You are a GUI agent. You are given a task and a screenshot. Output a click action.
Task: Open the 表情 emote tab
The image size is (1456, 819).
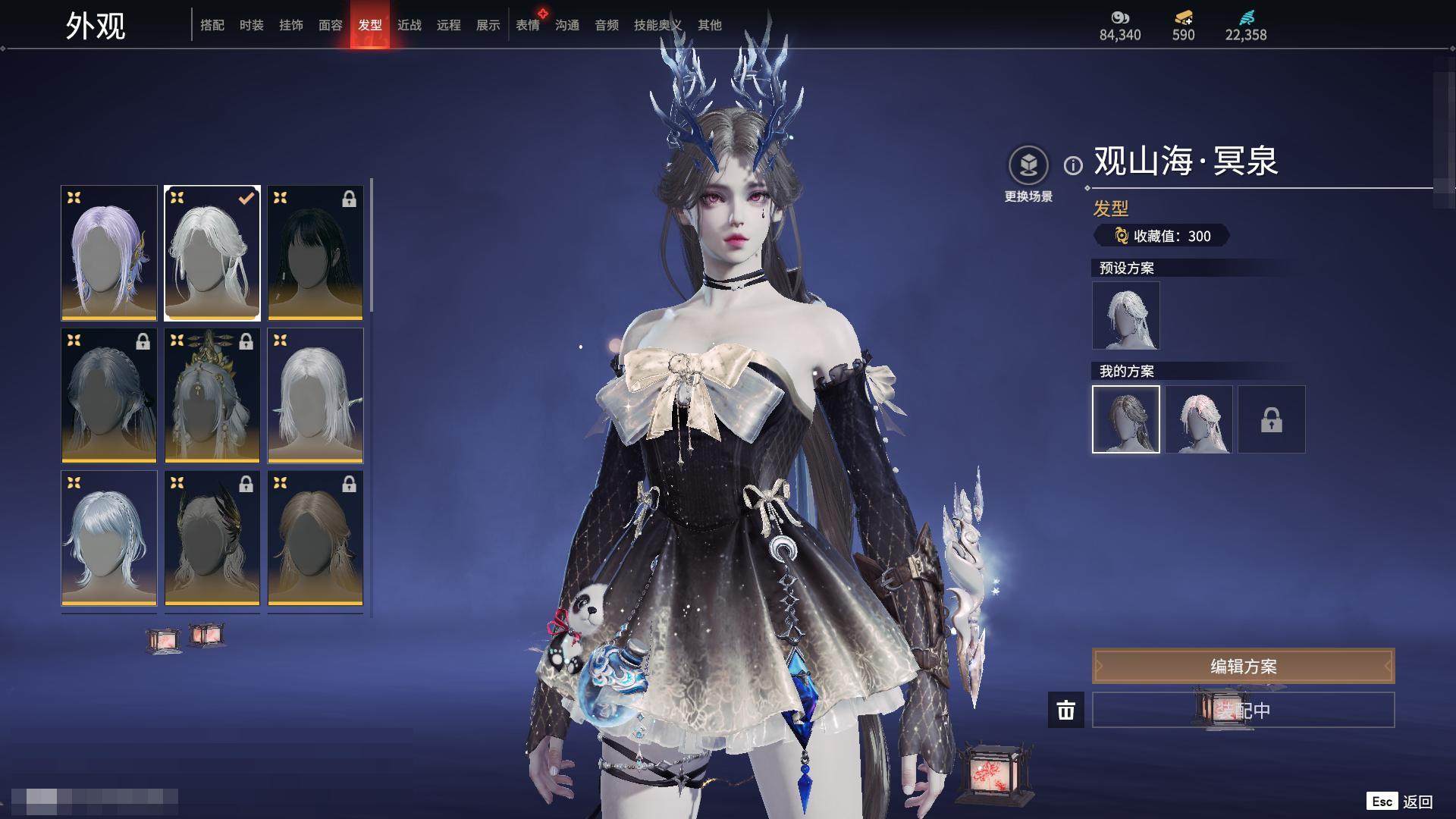coord(528,26)
